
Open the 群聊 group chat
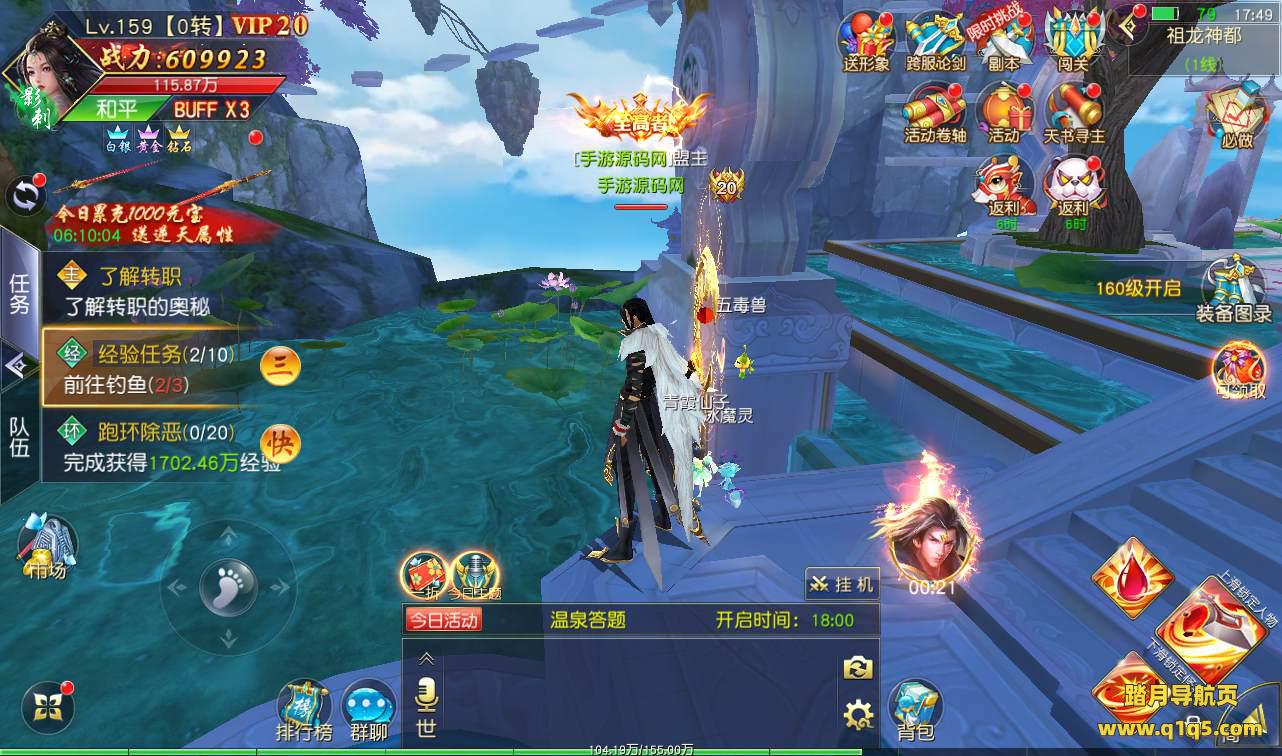(369, 712)
